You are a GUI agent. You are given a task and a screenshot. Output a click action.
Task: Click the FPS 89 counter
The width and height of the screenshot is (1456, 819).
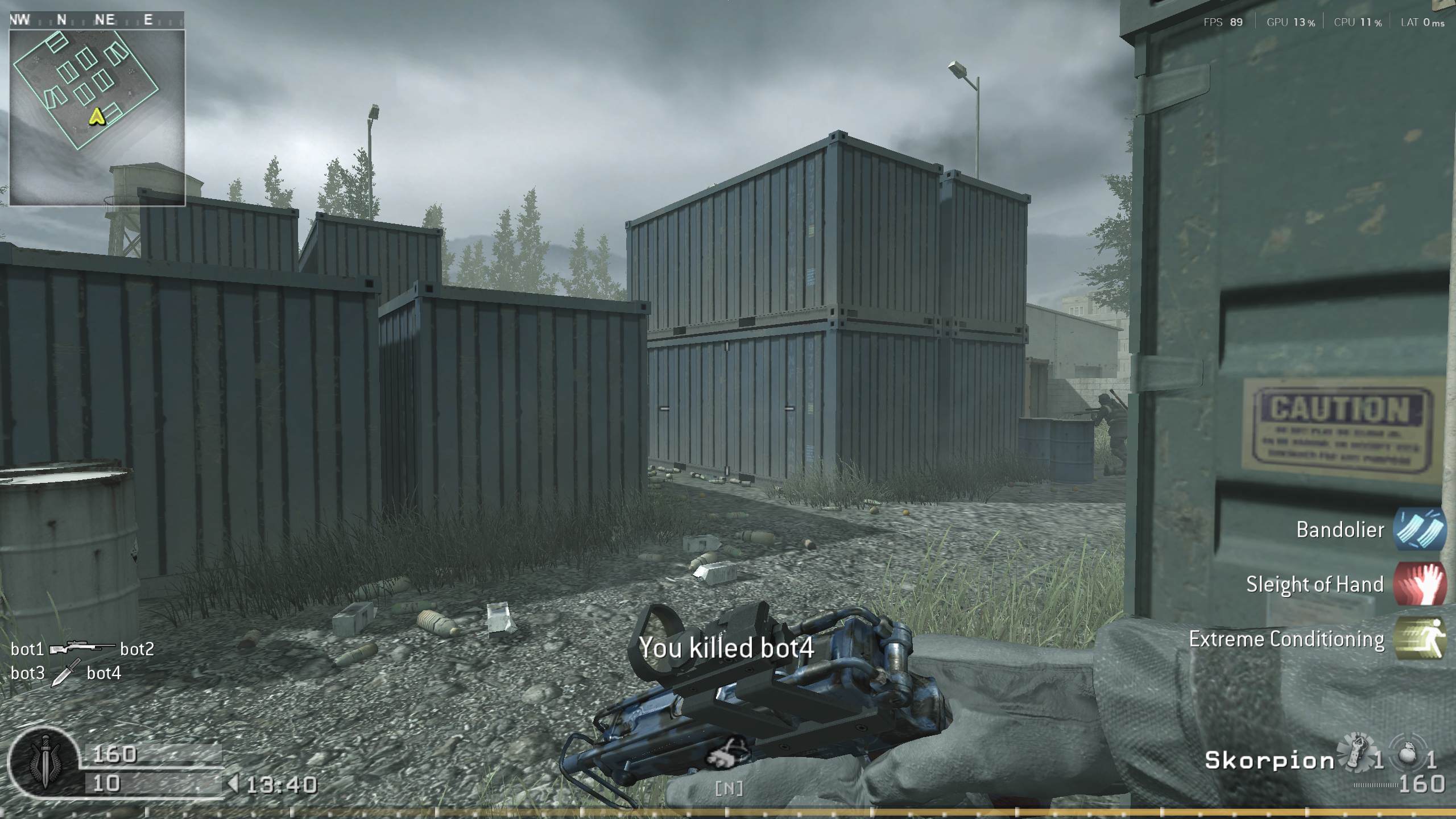[x=1223, y=23]
